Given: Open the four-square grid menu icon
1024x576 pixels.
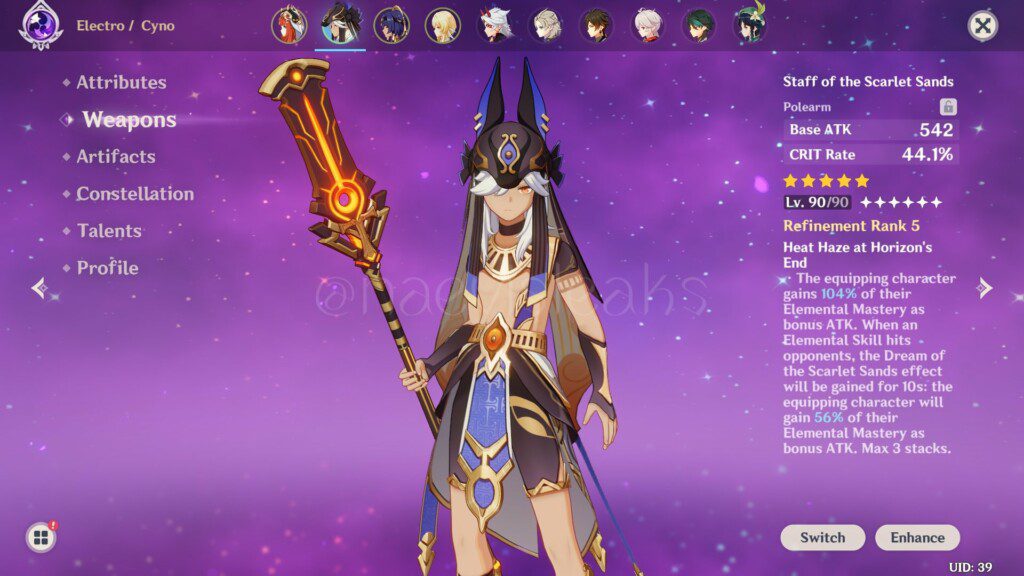Looking at the screenshot, I should pos(41,538).
